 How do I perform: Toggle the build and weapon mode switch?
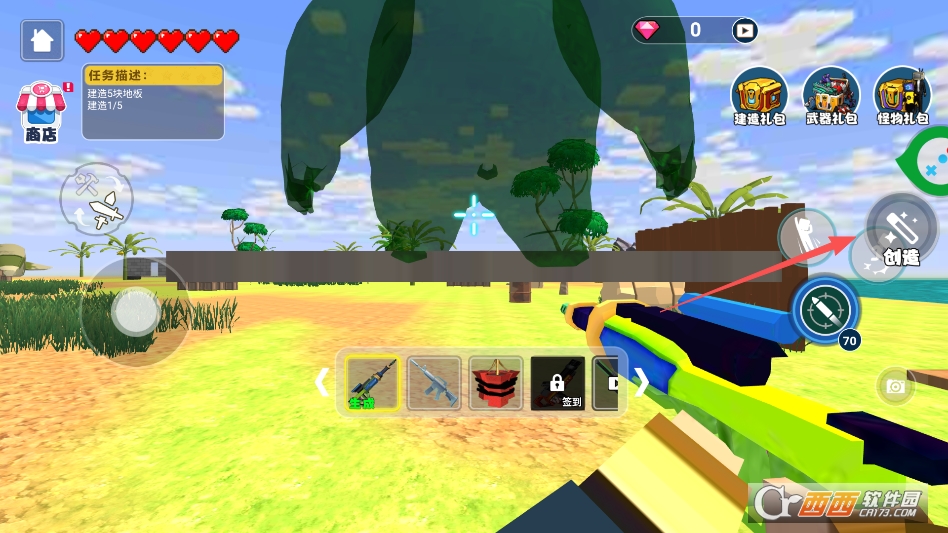[x=97, y=197]
